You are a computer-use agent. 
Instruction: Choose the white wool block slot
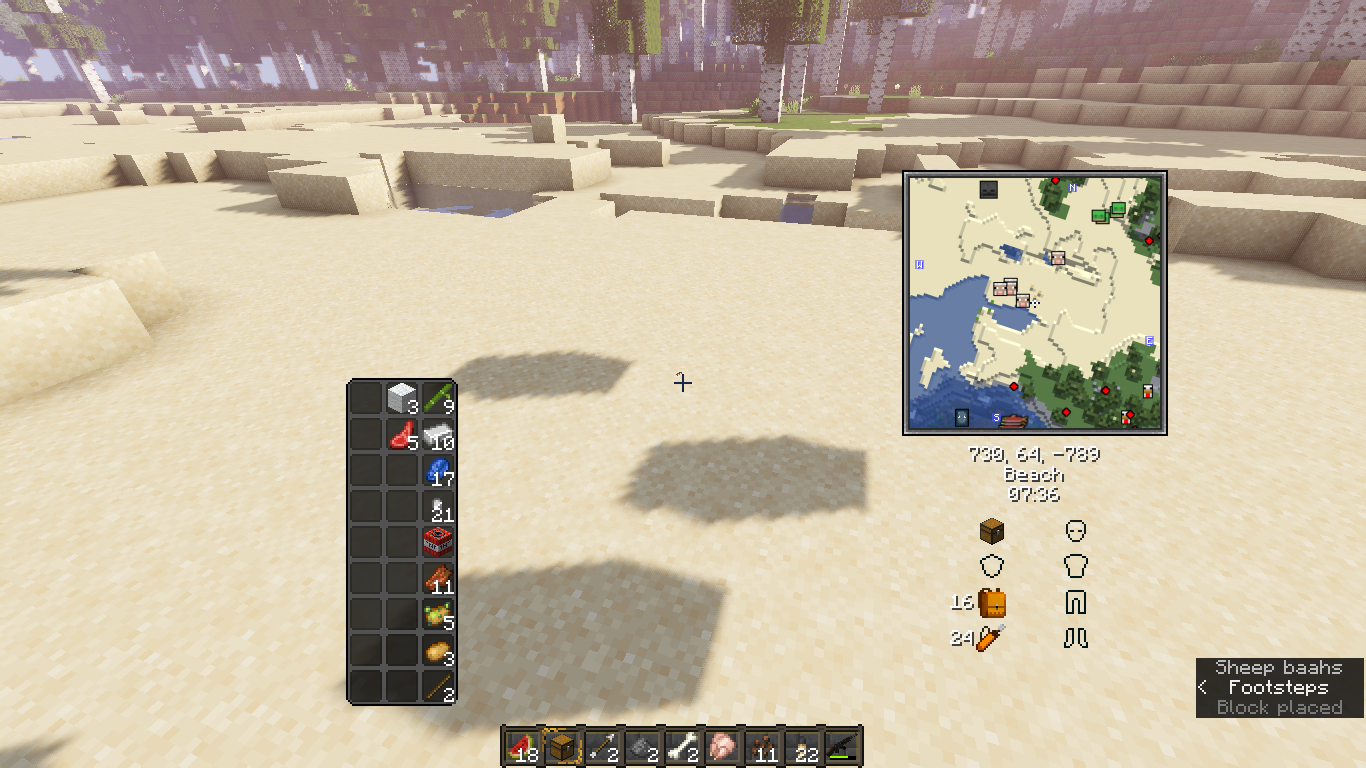point(402,398)
